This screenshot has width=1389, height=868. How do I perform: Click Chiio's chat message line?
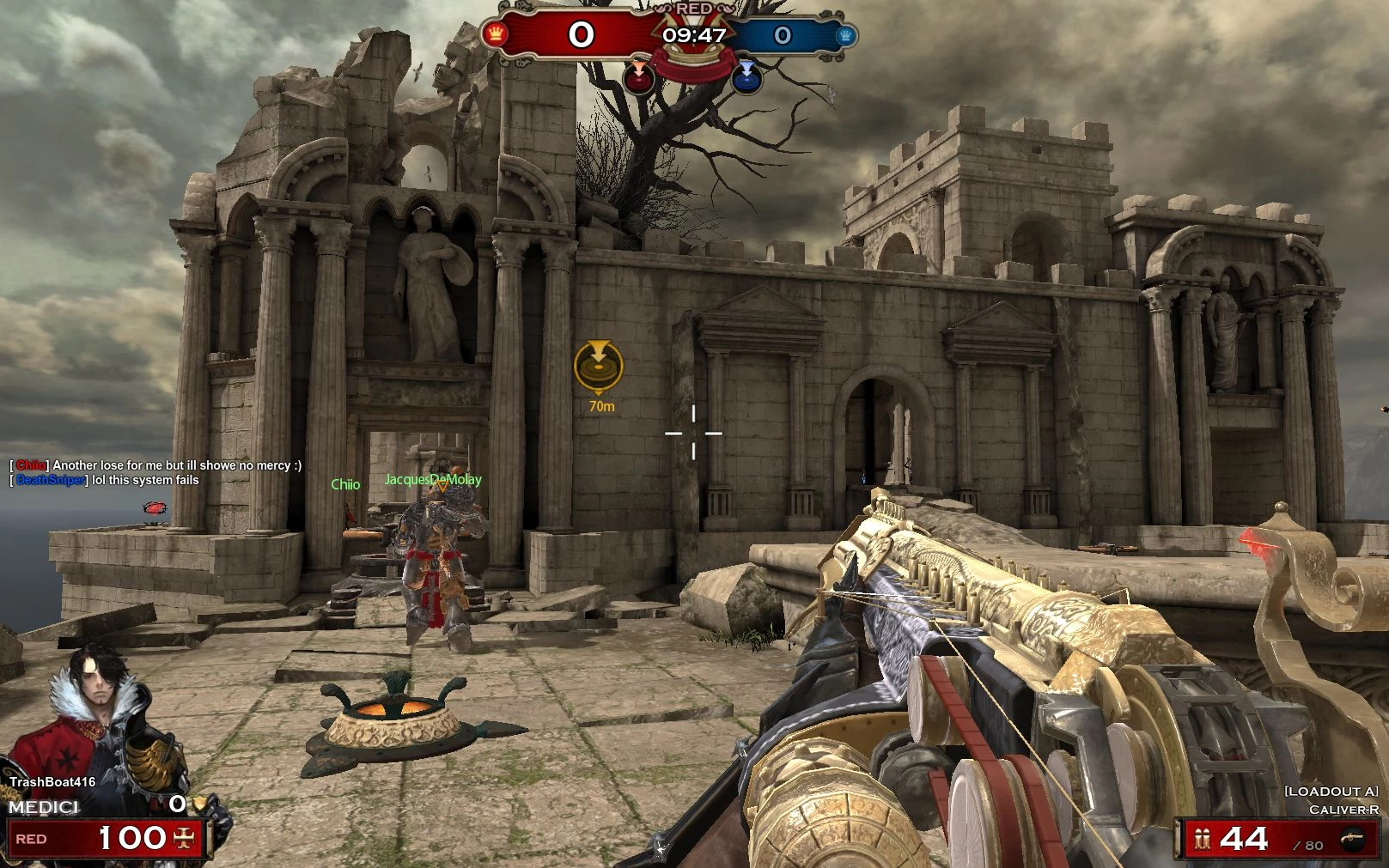pos(156,465)
